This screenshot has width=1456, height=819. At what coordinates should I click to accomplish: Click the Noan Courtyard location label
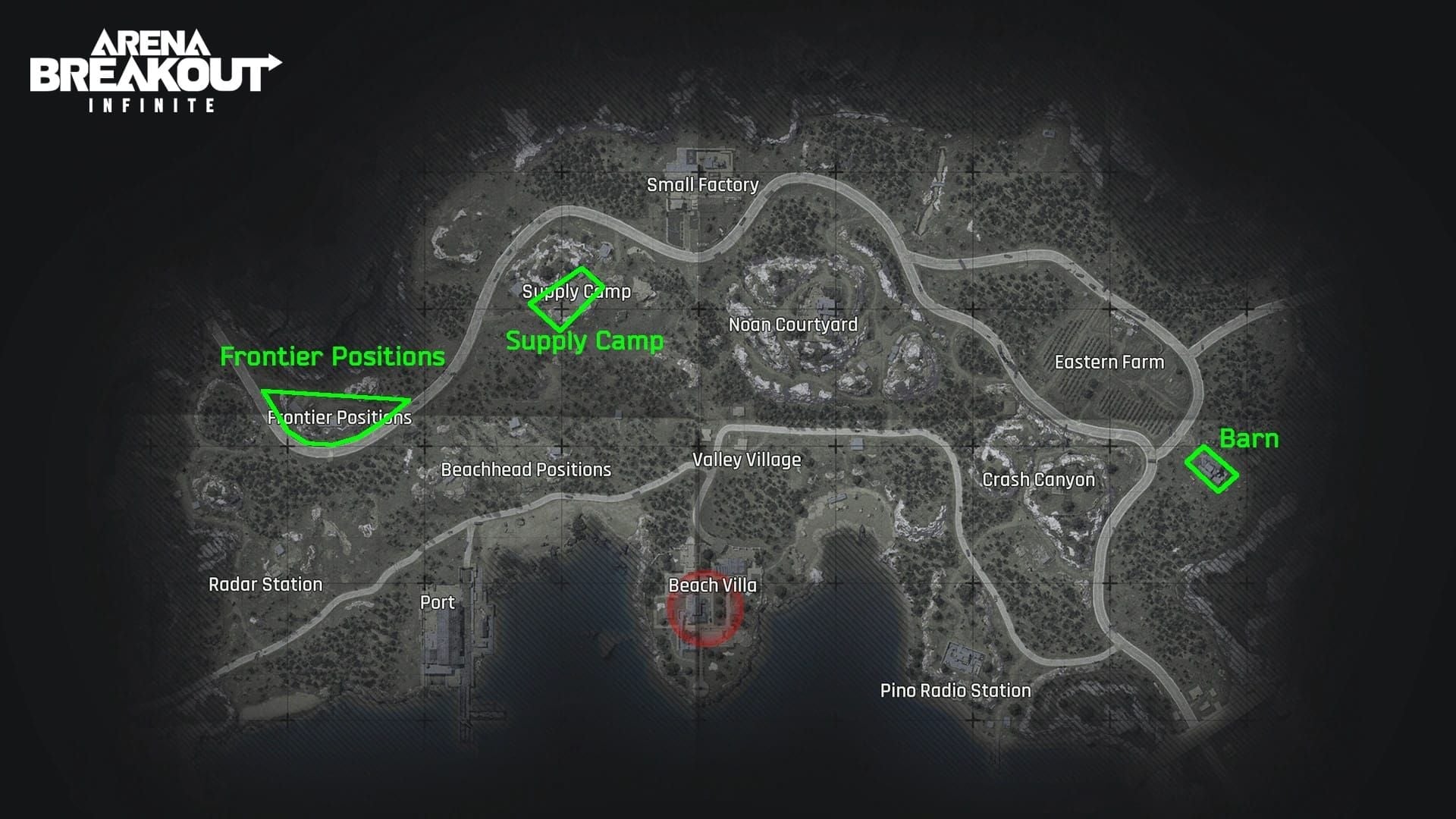tap(792, 325)
